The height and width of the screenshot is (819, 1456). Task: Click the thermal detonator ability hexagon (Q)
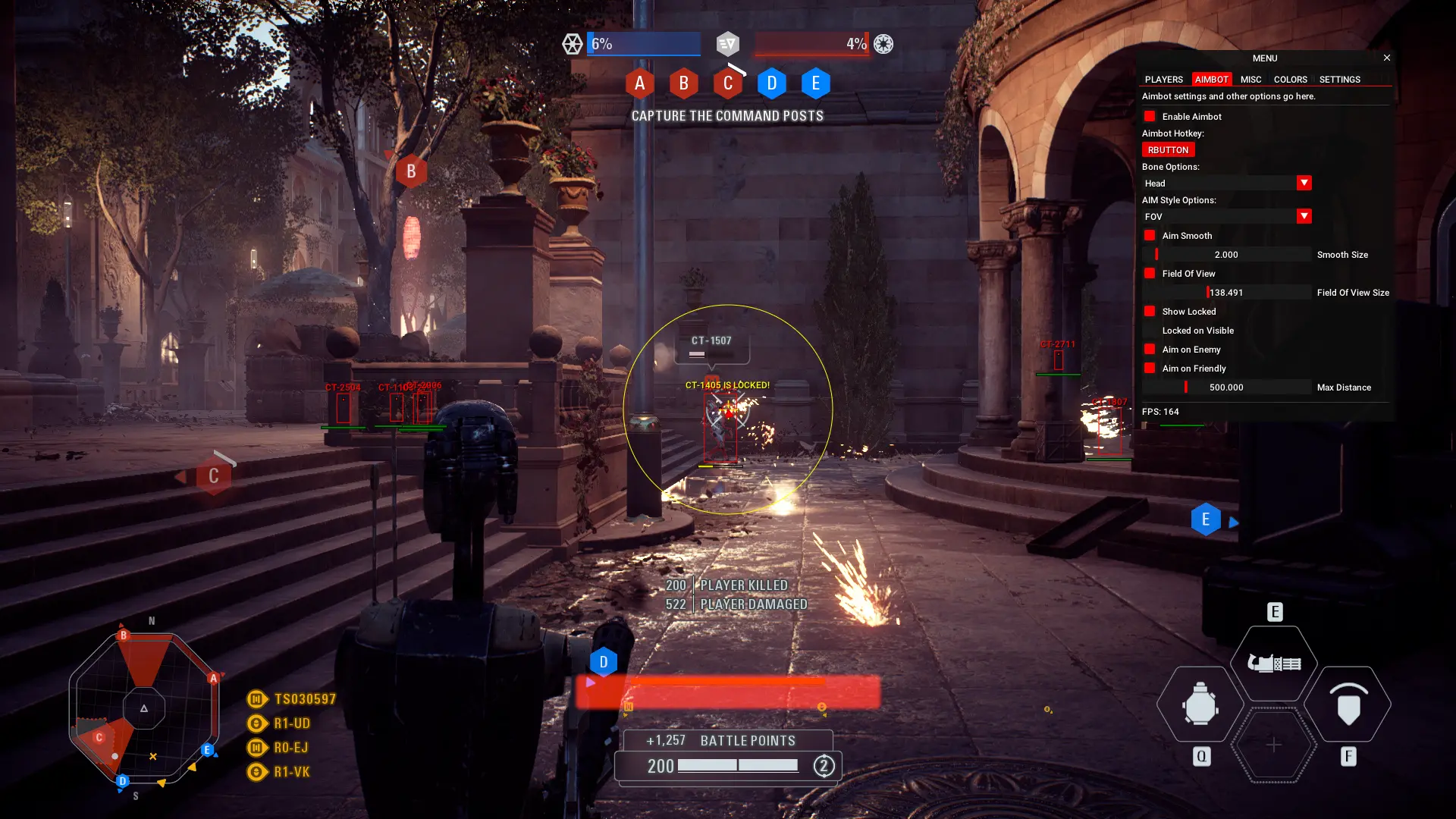coord(1199,705)
